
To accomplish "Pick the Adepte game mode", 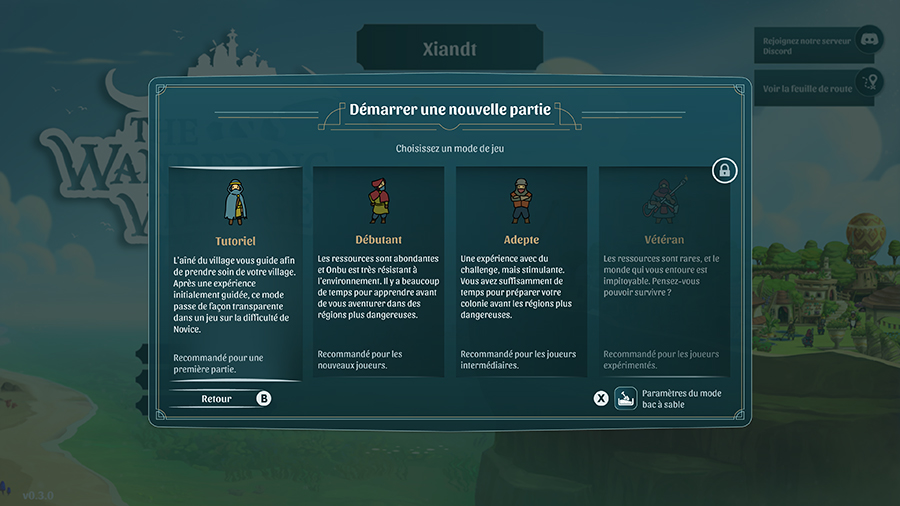I will pyautogui.click(x=521, y=270).
